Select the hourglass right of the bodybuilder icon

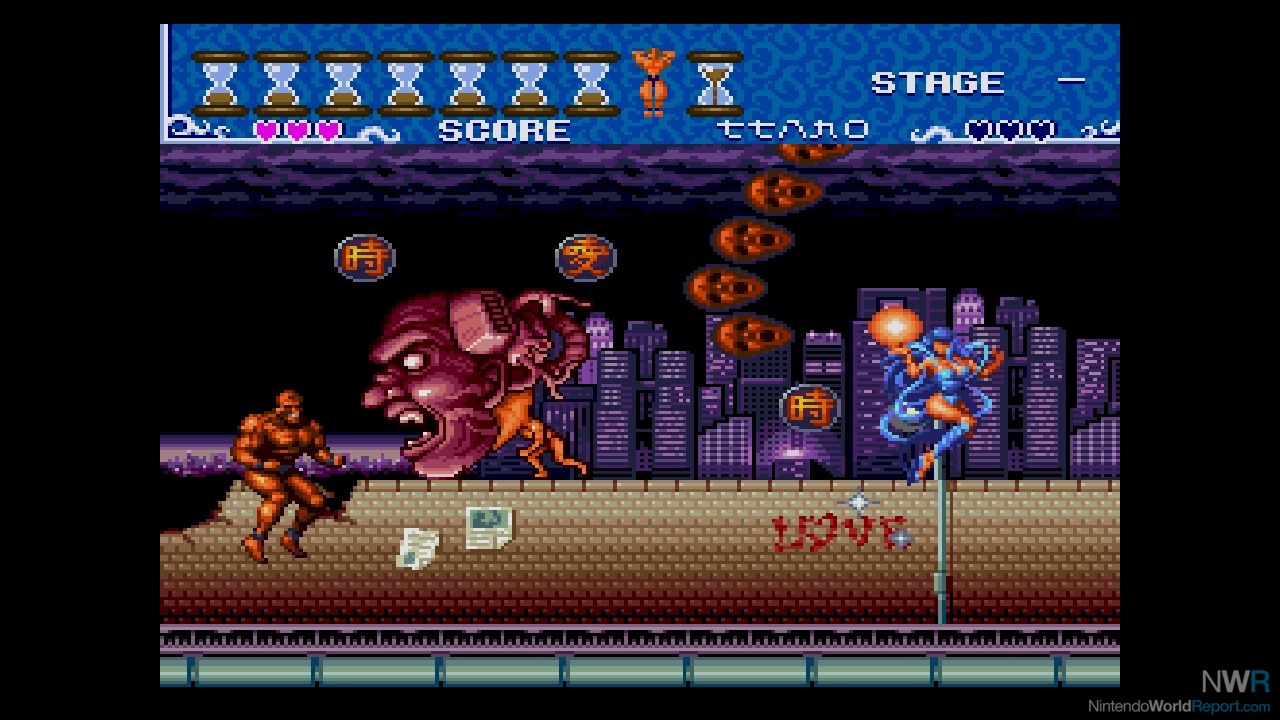pyautogui.click(x=715, y=83)
